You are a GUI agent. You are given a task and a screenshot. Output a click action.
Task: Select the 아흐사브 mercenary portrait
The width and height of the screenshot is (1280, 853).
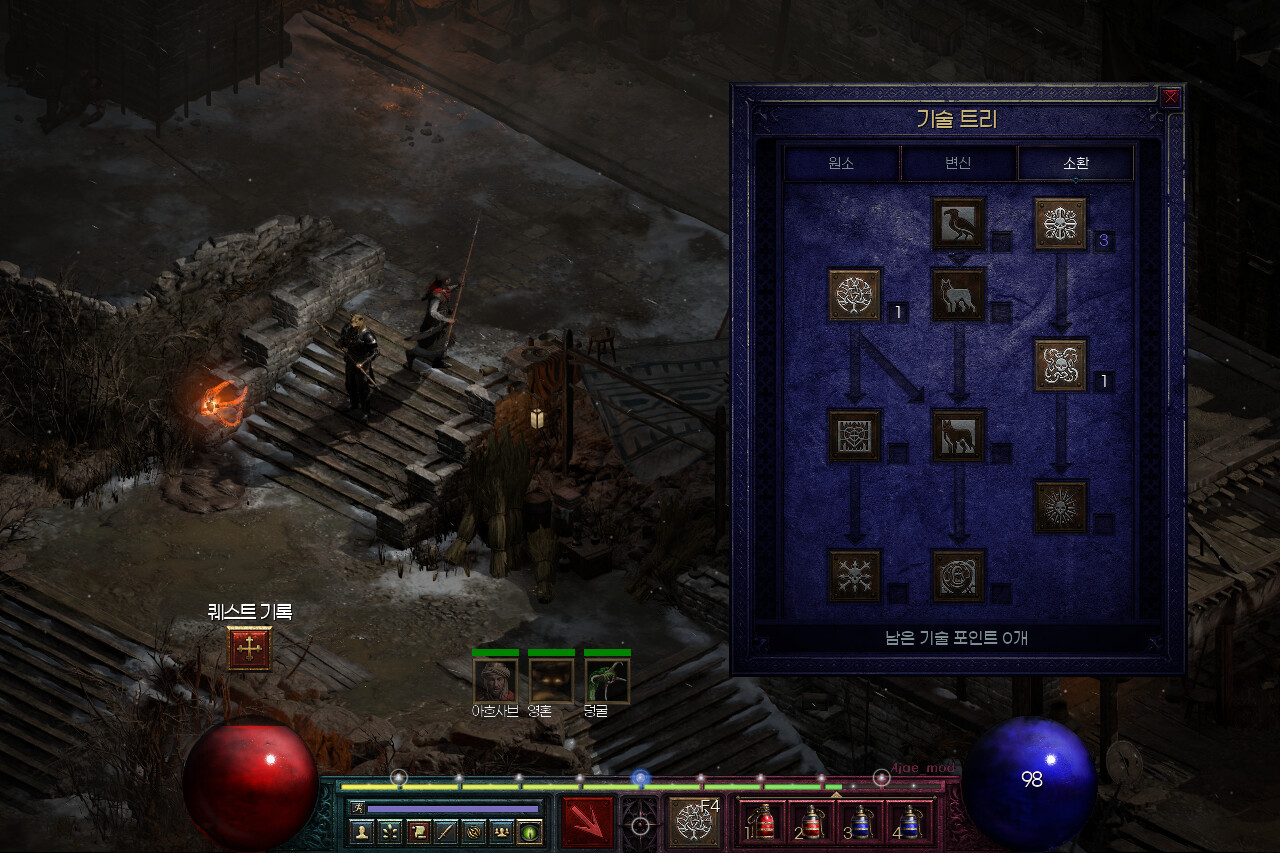coord(495,680)
